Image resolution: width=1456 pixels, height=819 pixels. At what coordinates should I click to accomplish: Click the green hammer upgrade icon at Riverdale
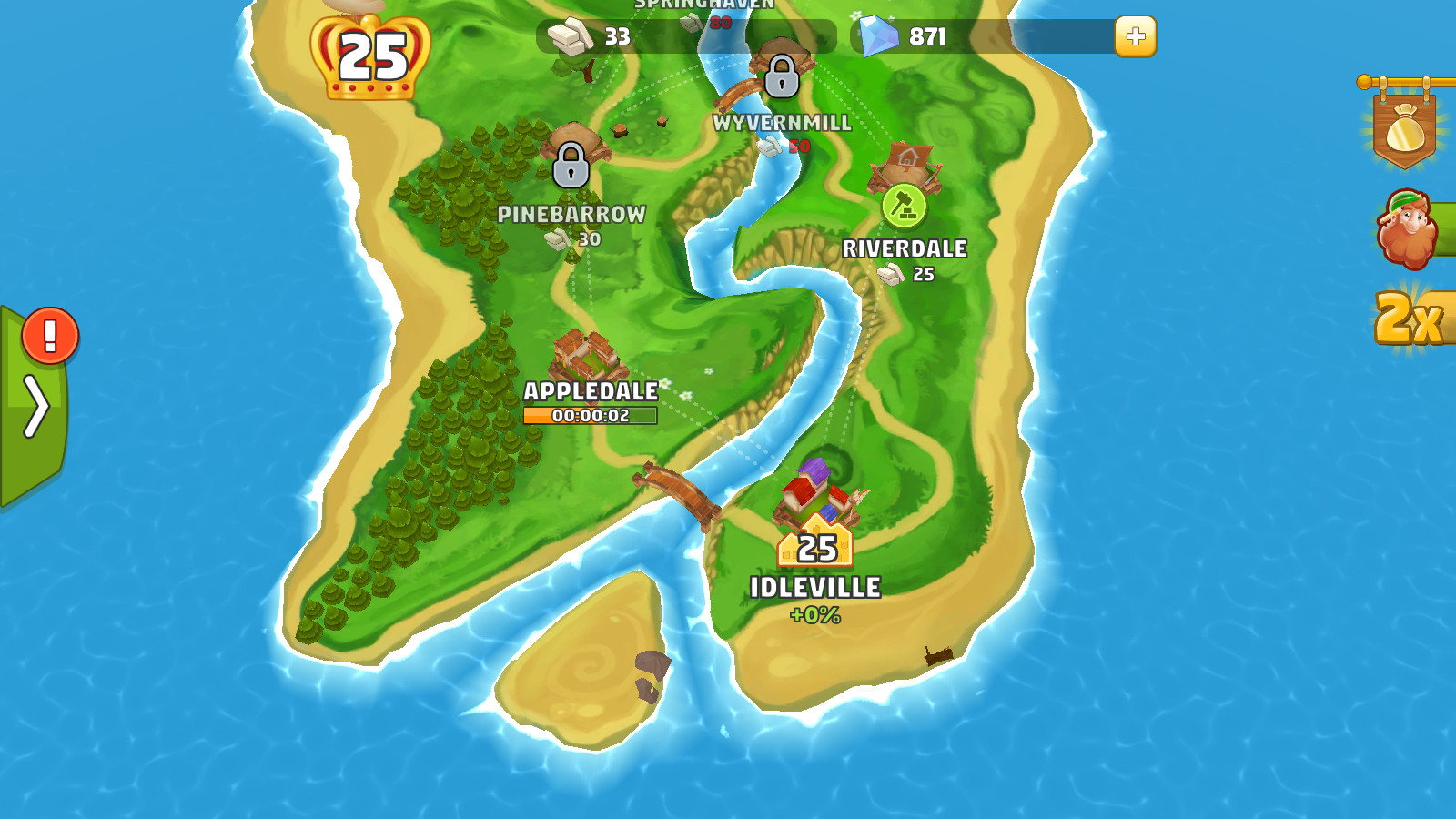905,206
